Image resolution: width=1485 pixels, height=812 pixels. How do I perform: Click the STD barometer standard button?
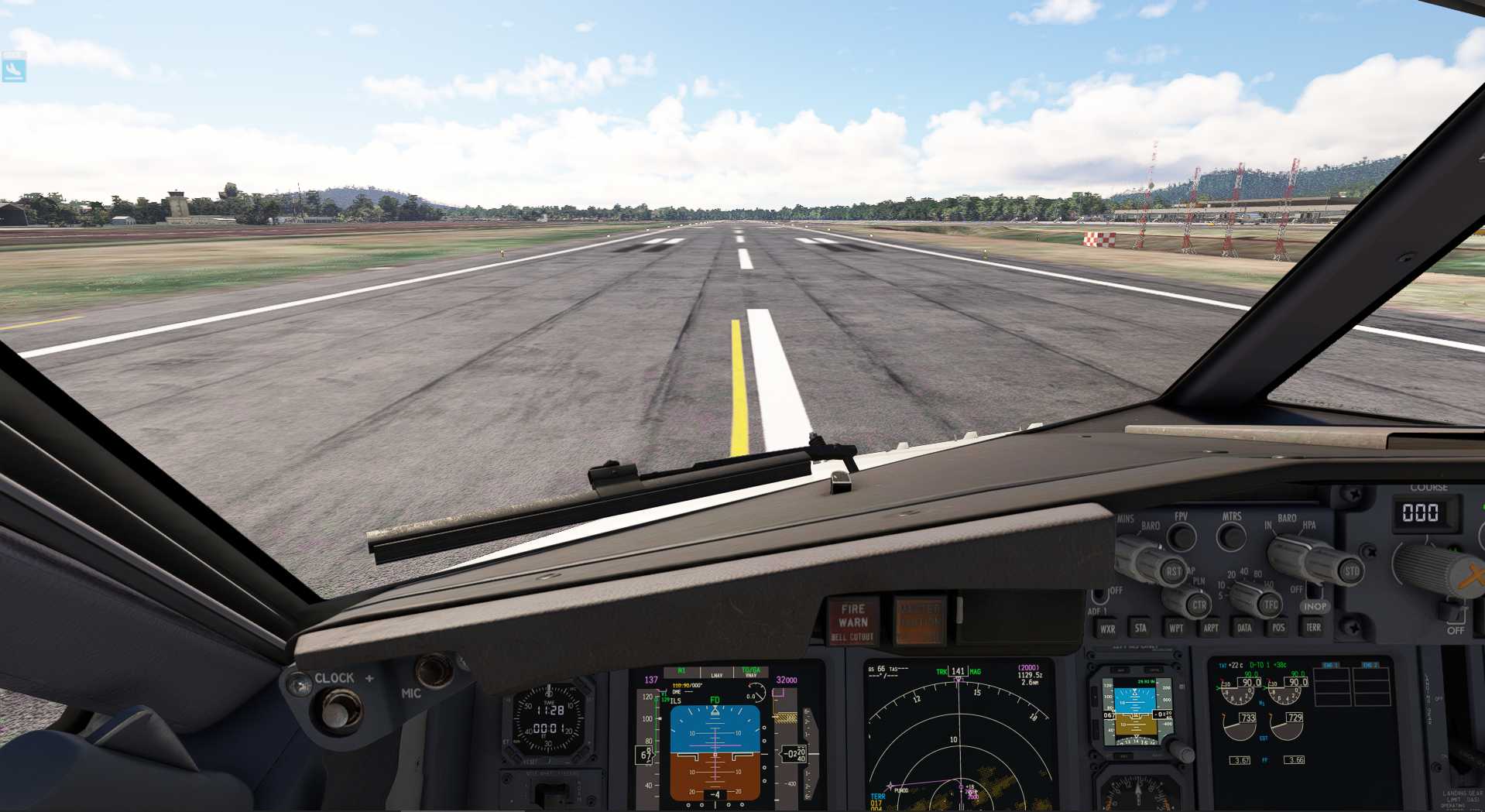pos(1351,571)
